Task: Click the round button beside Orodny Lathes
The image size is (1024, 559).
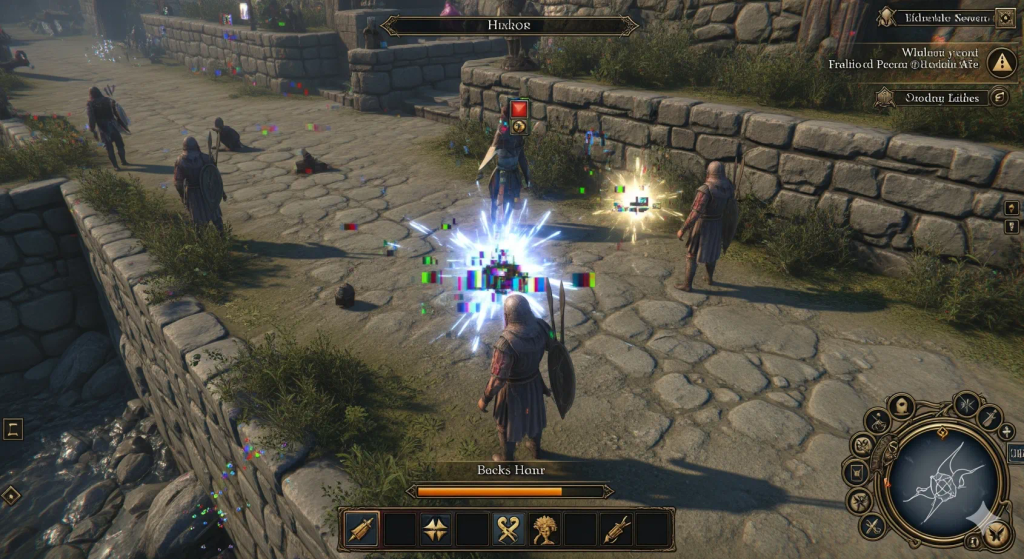Action: click(998, 97)
